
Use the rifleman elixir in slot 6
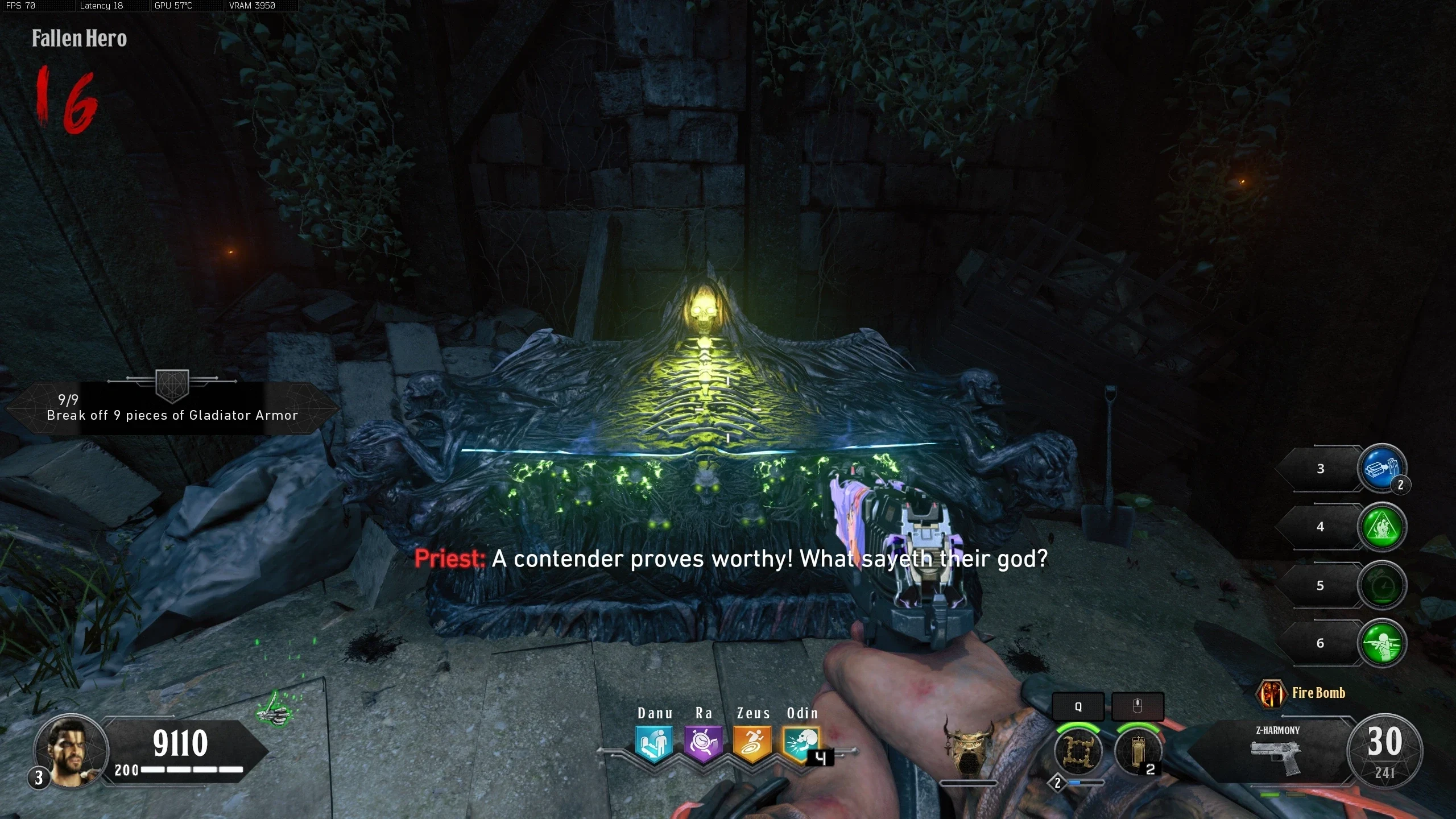[1382, 643]
